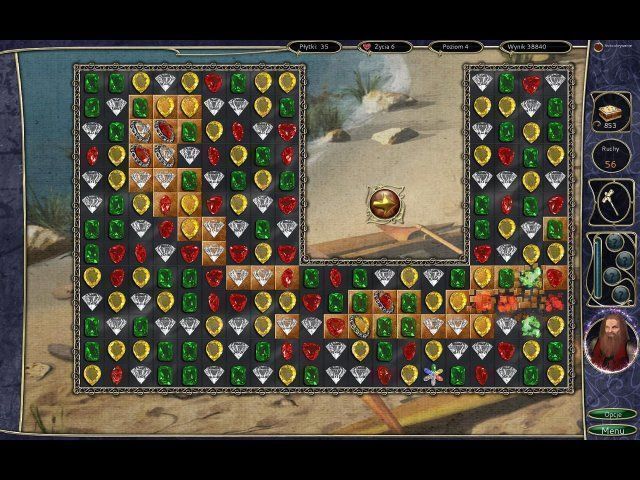Open the Opcje options button

point(612,414)
